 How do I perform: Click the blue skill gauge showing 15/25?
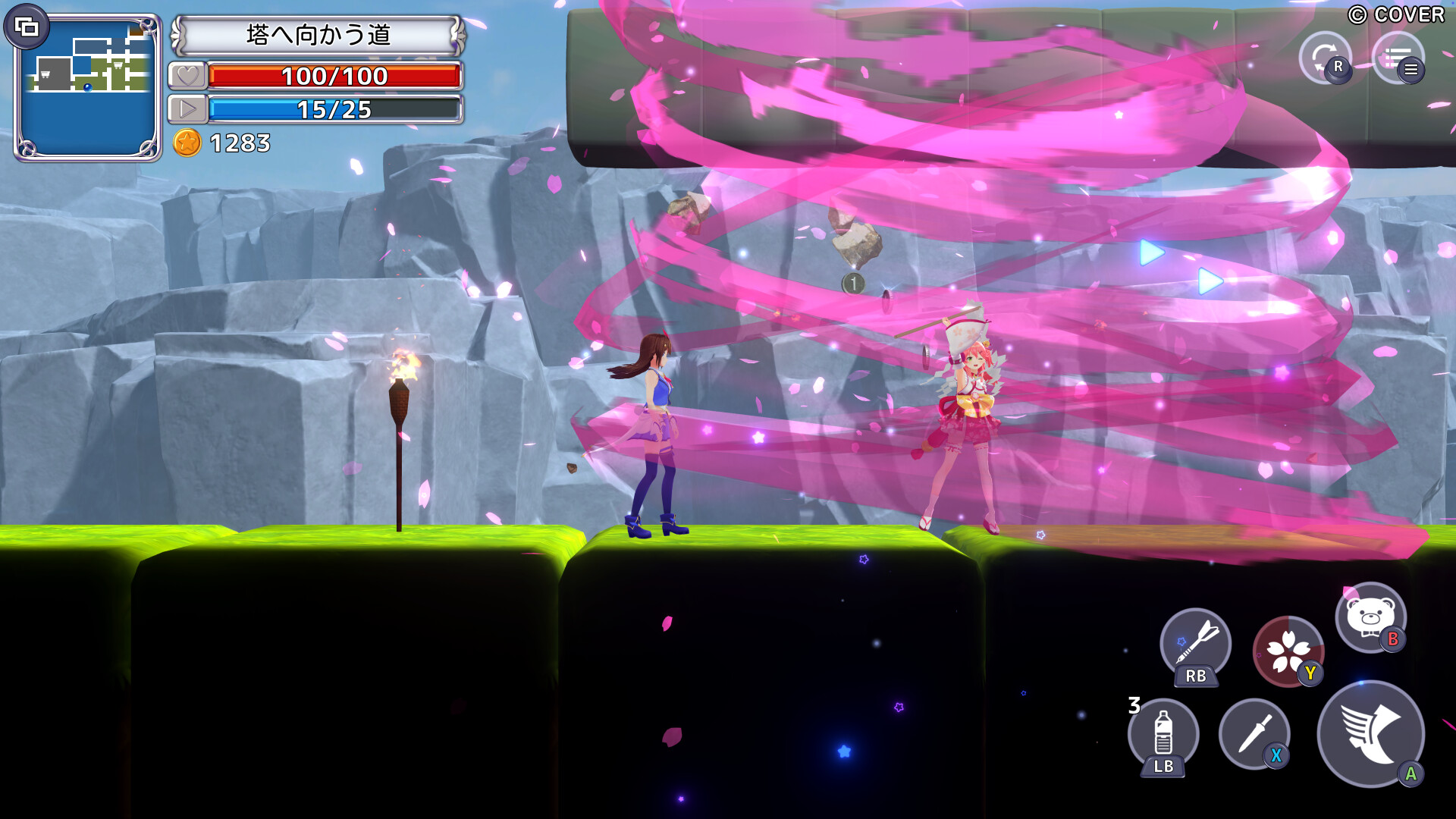point(336,109)
